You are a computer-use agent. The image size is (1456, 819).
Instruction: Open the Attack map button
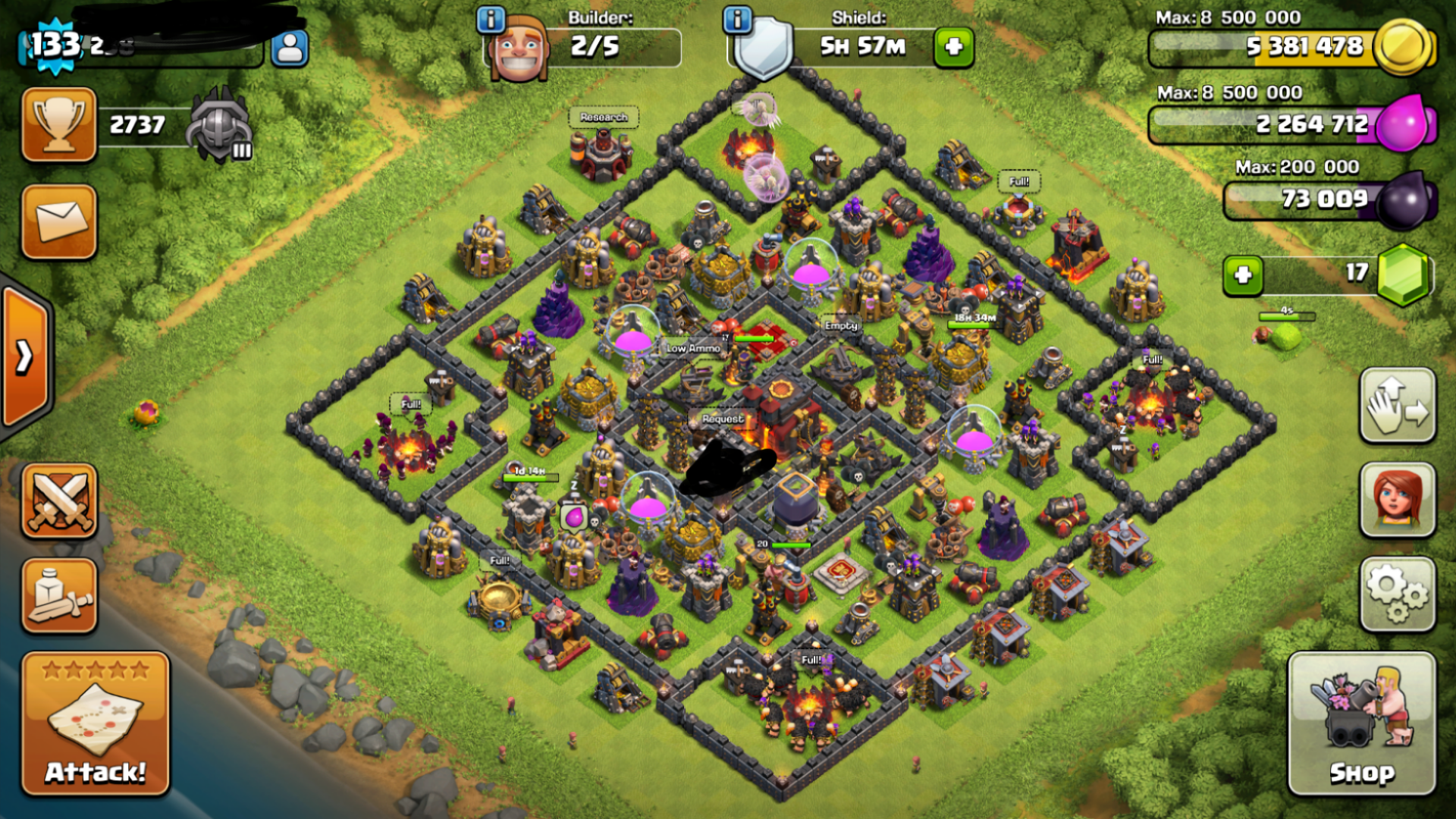click(x=96, y=724)
